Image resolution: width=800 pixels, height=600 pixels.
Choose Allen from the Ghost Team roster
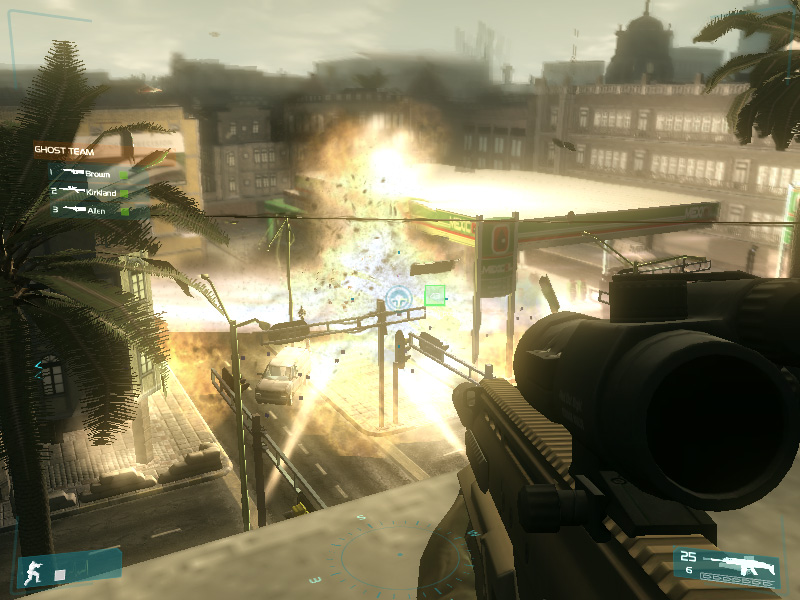[97, 209]
